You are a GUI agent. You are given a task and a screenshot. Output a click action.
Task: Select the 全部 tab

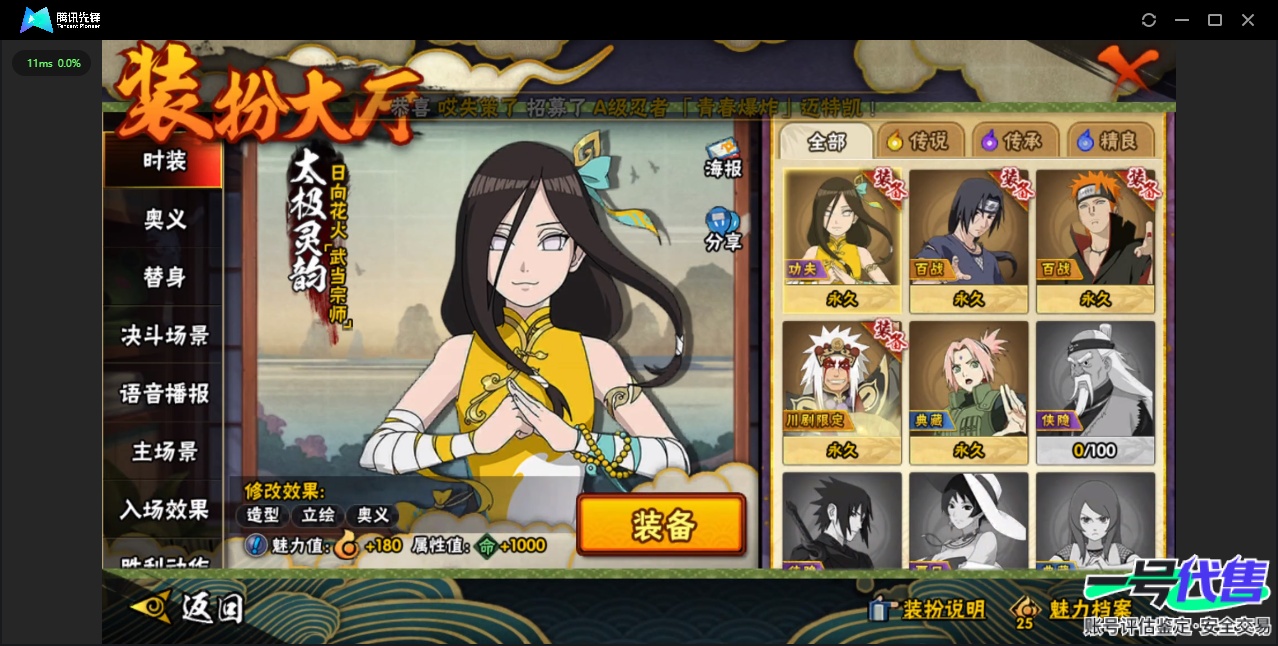click(826, 142)
